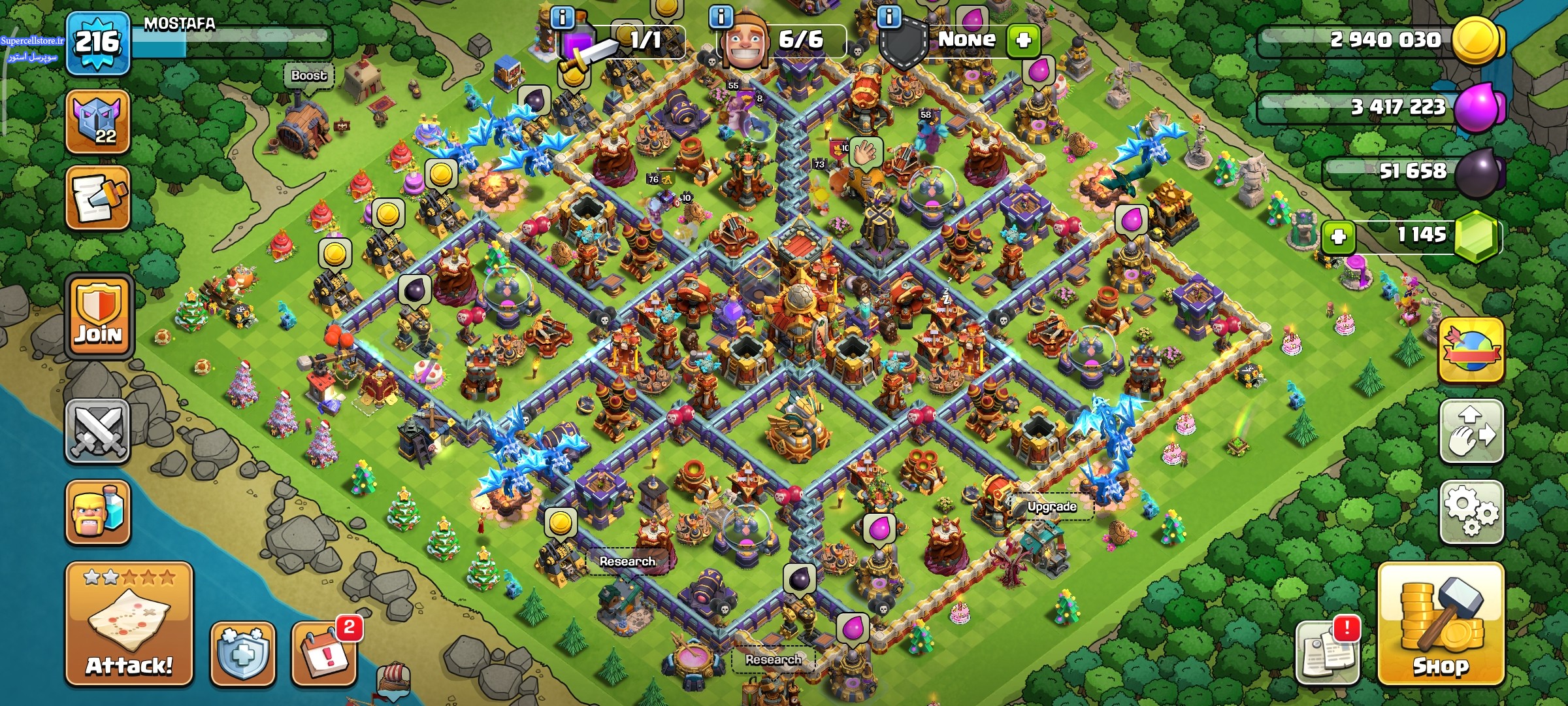Viewport: 1568px width, 706px height.
Task: Open the globe with red ribbon button
Action: 1471,350
